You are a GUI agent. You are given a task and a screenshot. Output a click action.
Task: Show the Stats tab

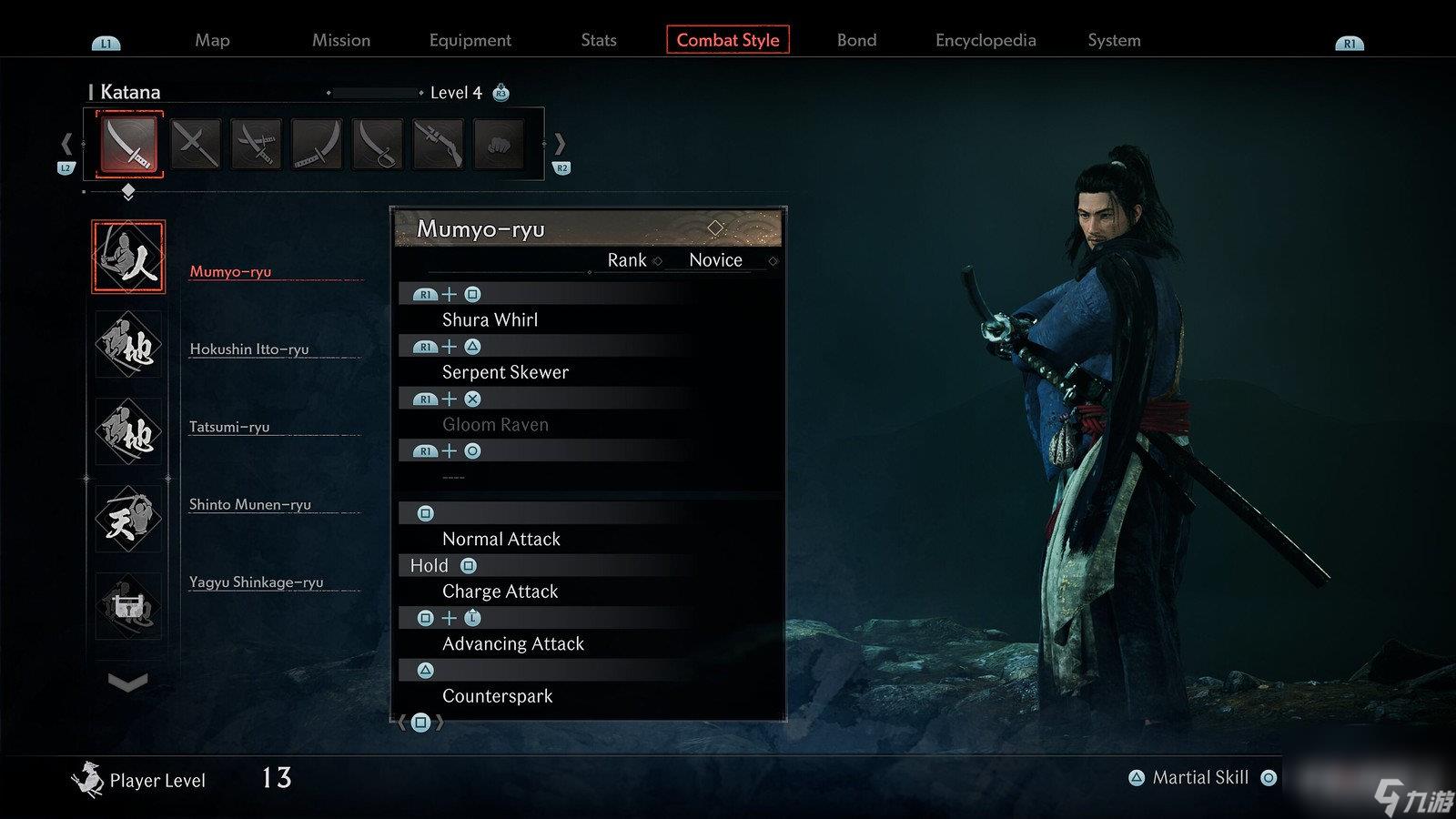click(x=599, y=40)
